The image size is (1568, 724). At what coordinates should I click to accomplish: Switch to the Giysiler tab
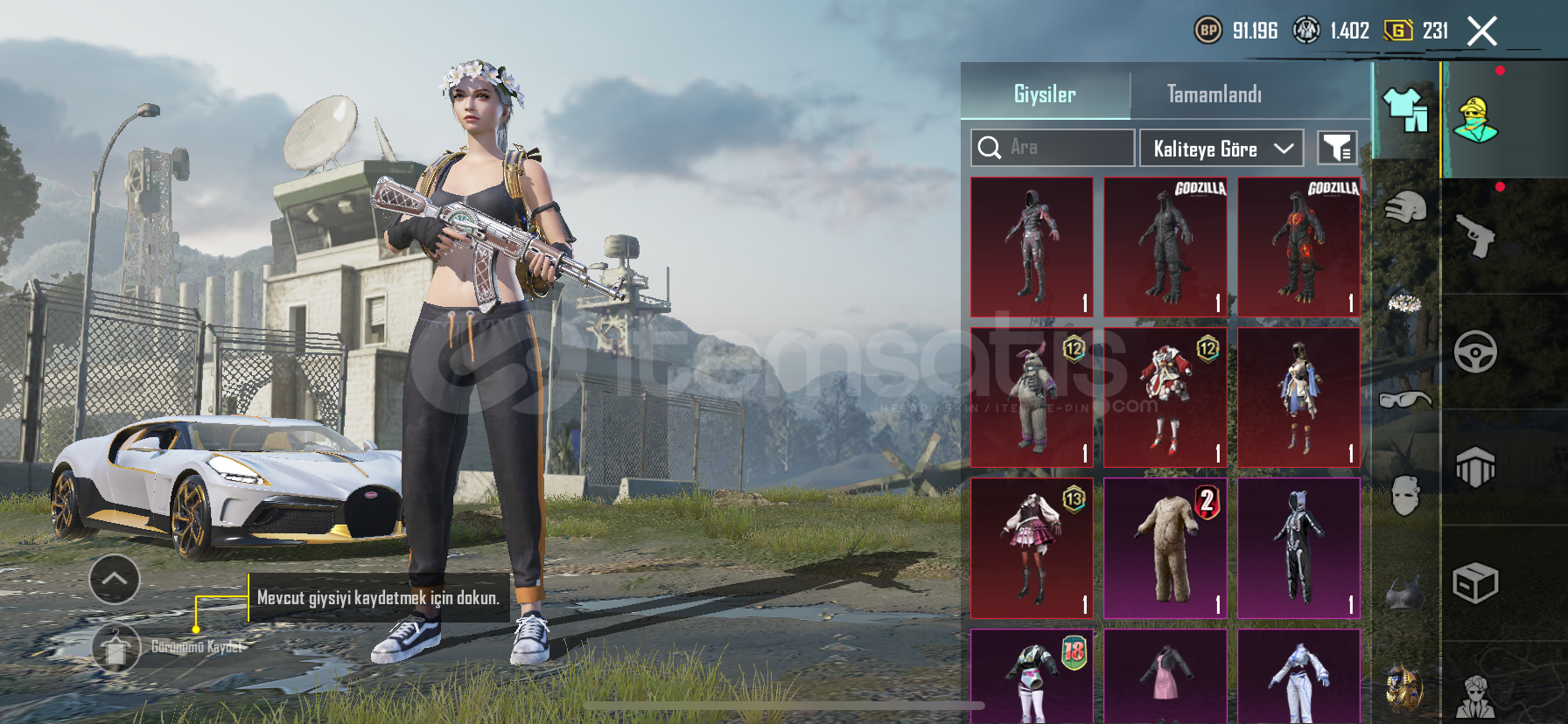click(x=1045, y=94)
